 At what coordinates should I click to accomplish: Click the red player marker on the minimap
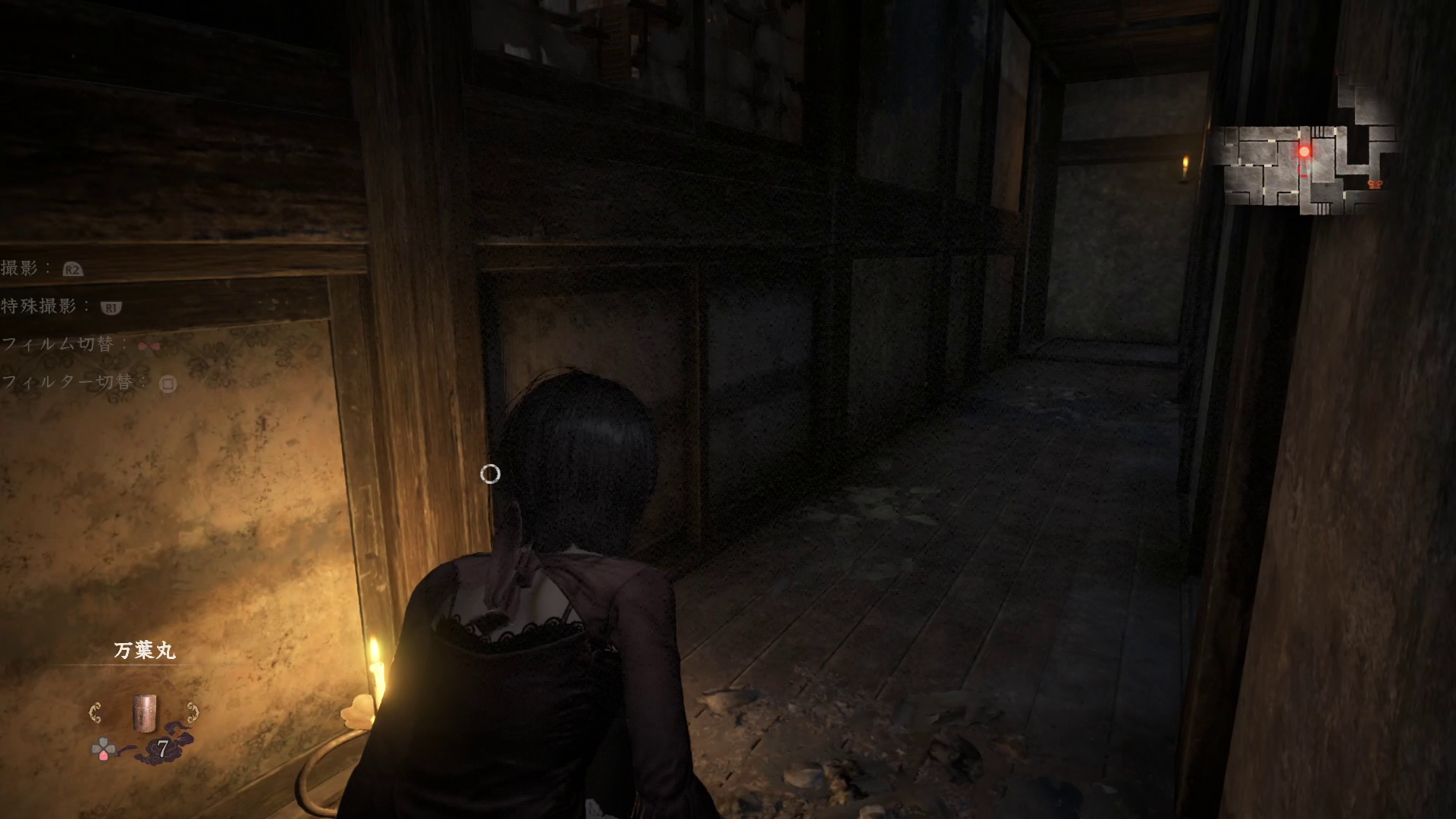coord(1304,152)
